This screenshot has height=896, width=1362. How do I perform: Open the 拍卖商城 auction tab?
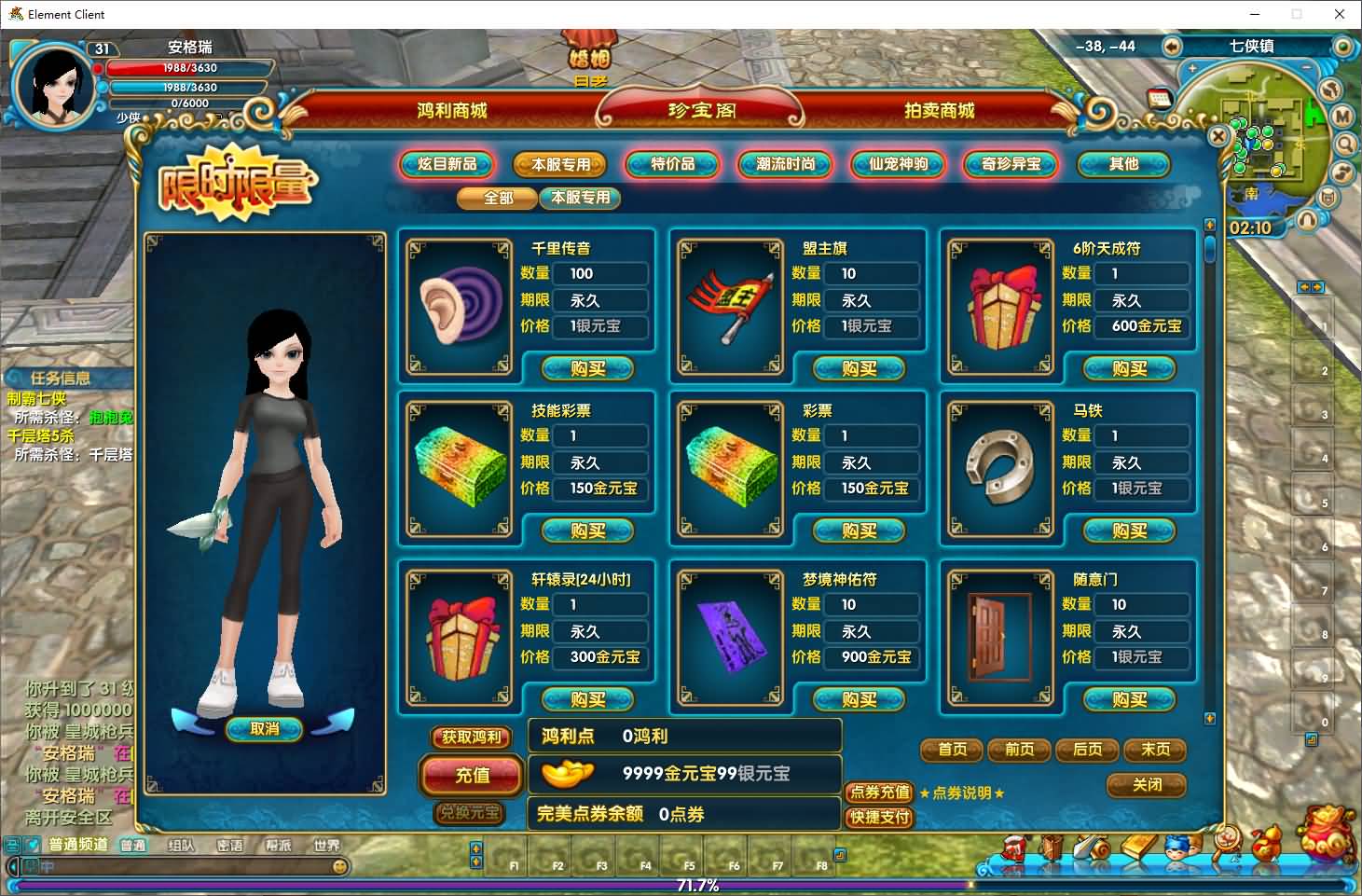(939, 111)
